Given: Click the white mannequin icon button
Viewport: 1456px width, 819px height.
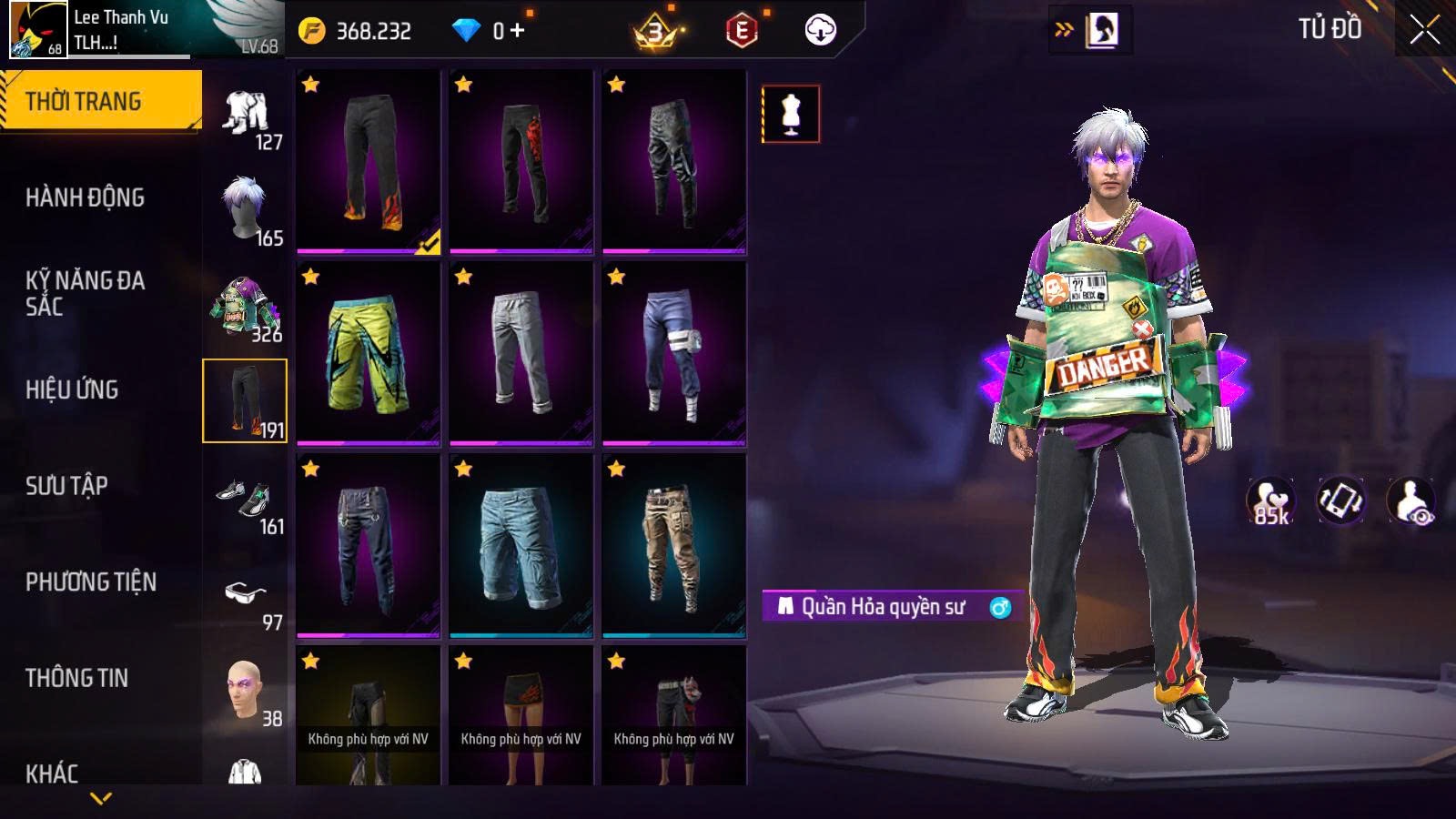Looking at the screenshot, I should point(790,115).
